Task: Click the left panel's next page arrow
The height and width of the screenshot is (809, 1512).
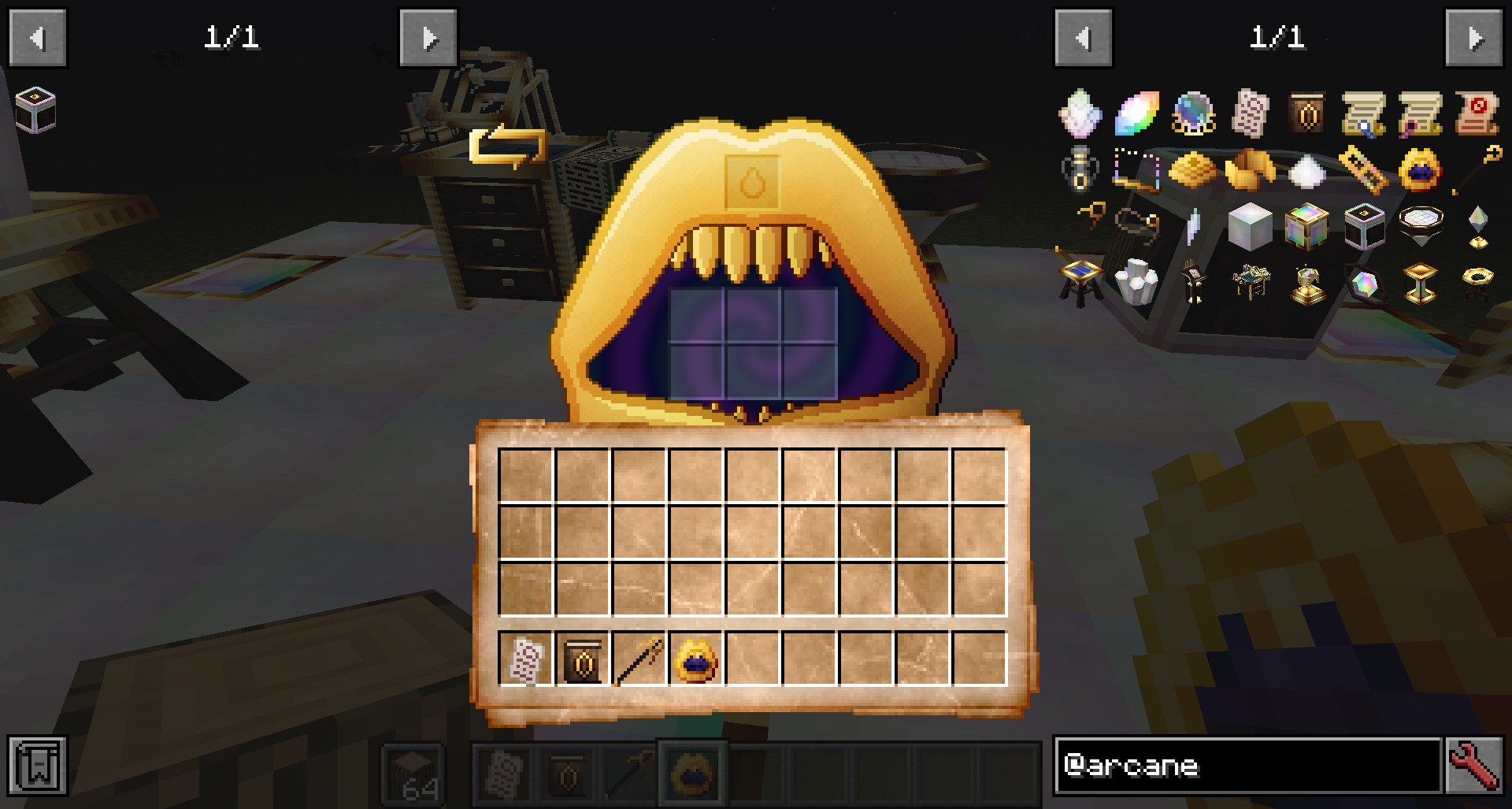Action: click(x=428, y=38)
